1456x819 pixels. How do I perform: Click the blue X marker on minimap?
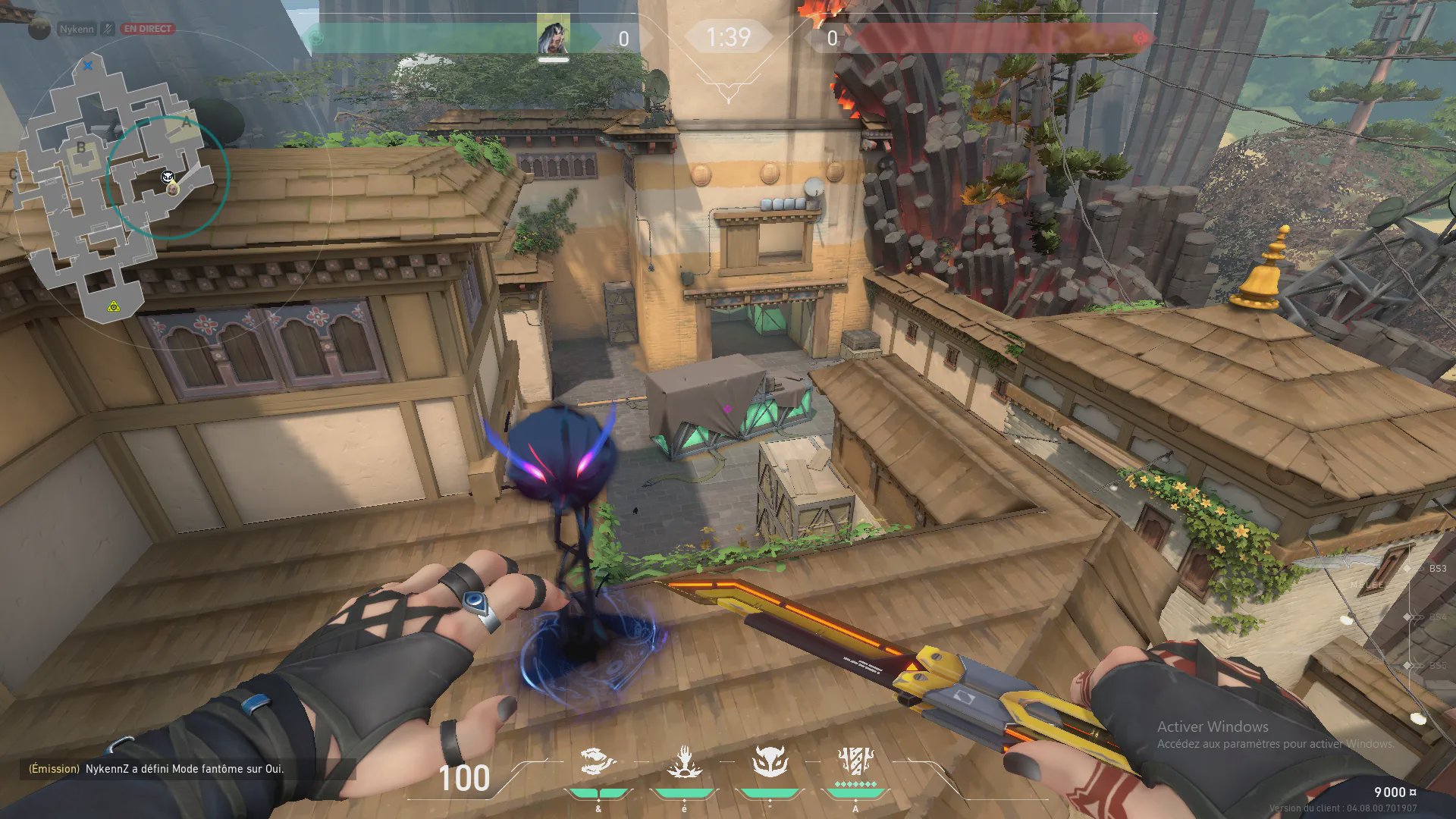(x=88, y=66)
